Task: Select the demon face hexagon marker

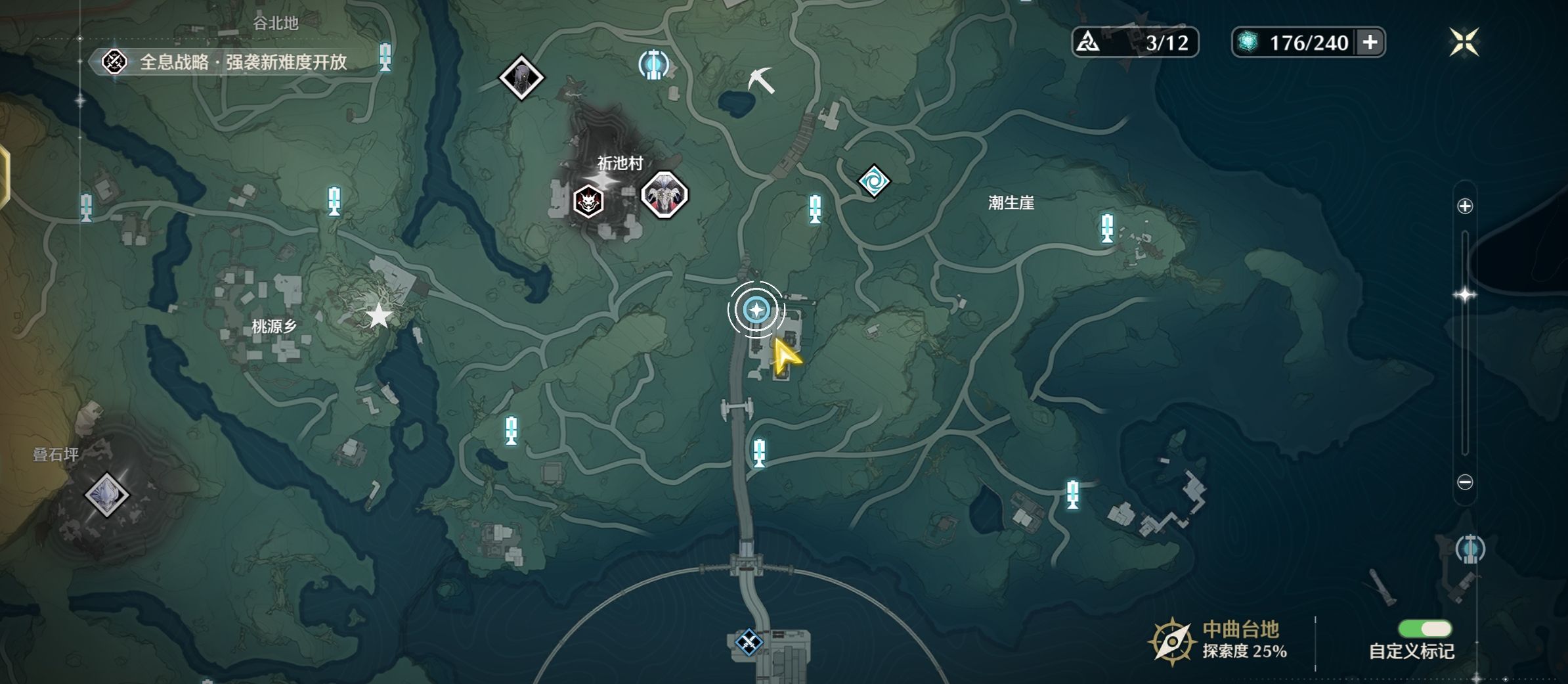Action: click(588, 201)
